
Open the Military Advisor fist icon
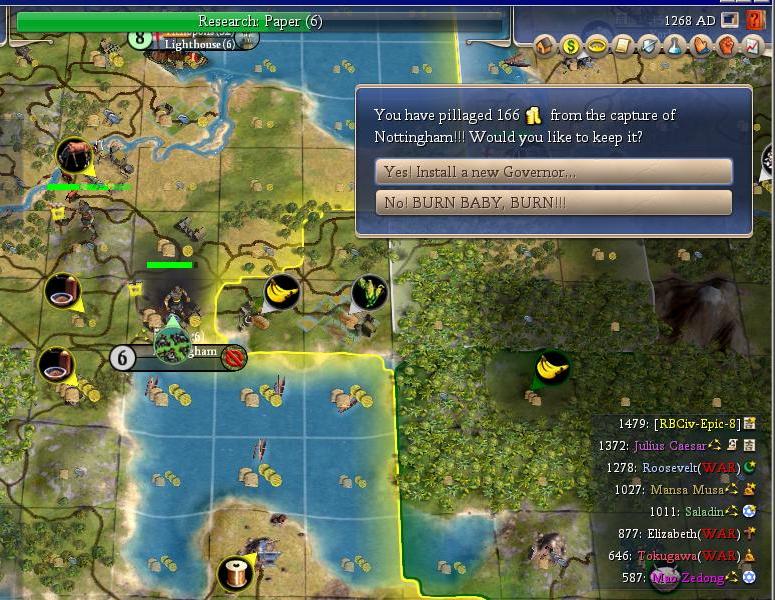[x=727, y=45]
